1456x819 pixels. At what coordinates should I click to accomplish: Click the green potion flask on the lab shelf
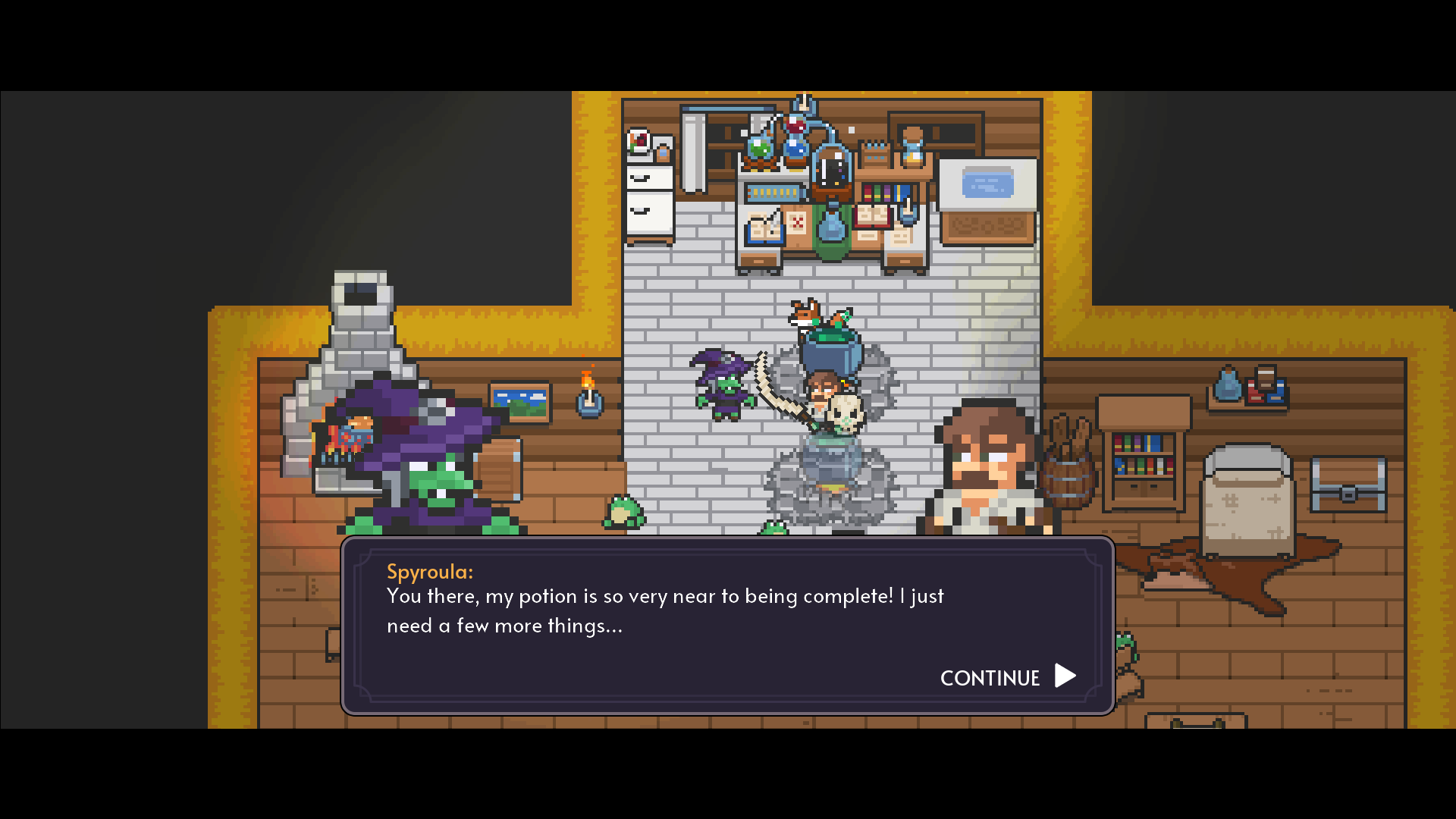758,149
